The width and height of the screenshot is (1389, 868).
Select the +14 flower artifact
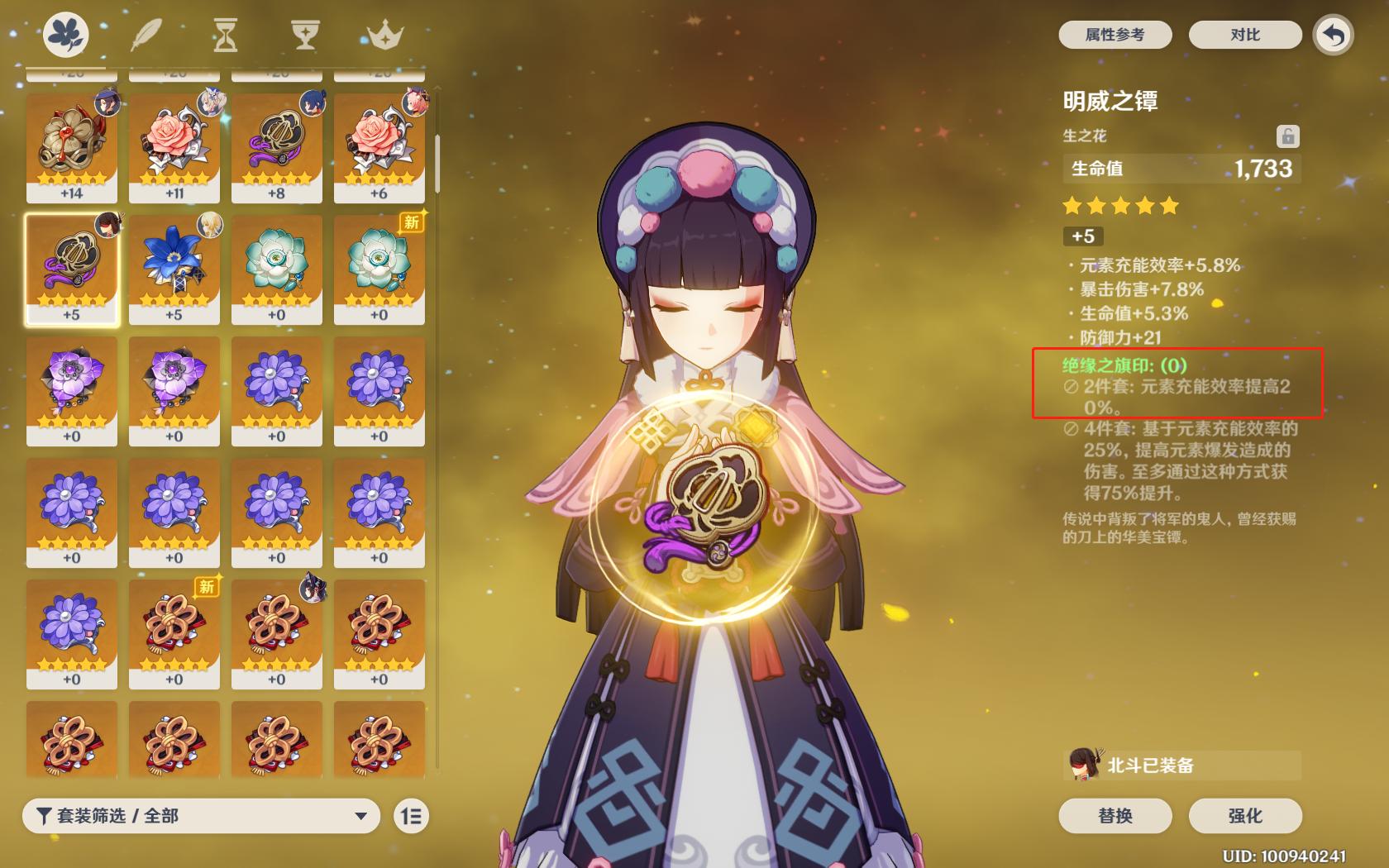coord(72,148)
